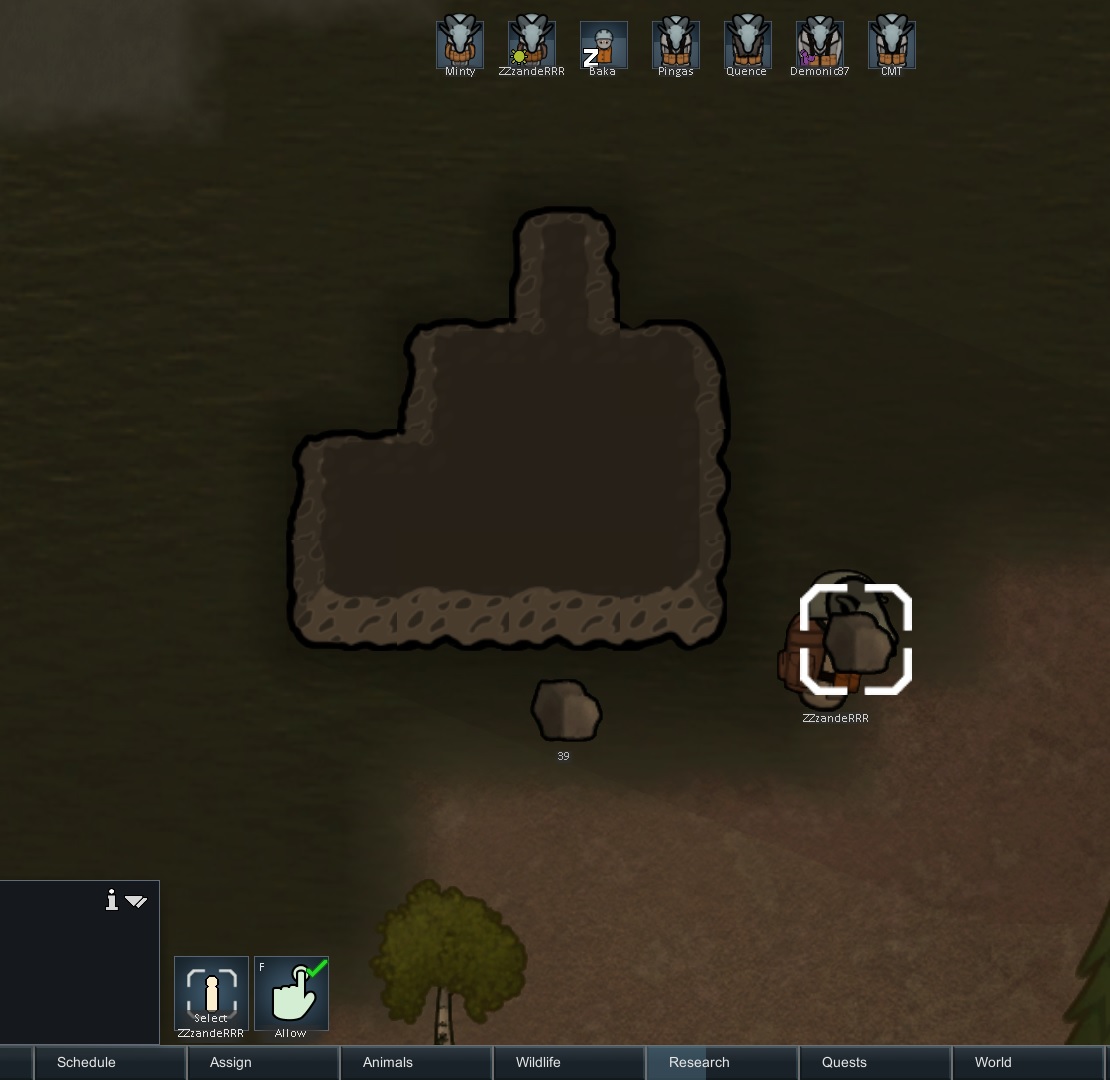Show the Wildlife tab
The width and height of the screenshot is (1110, 1080).
pos(538,1062)
